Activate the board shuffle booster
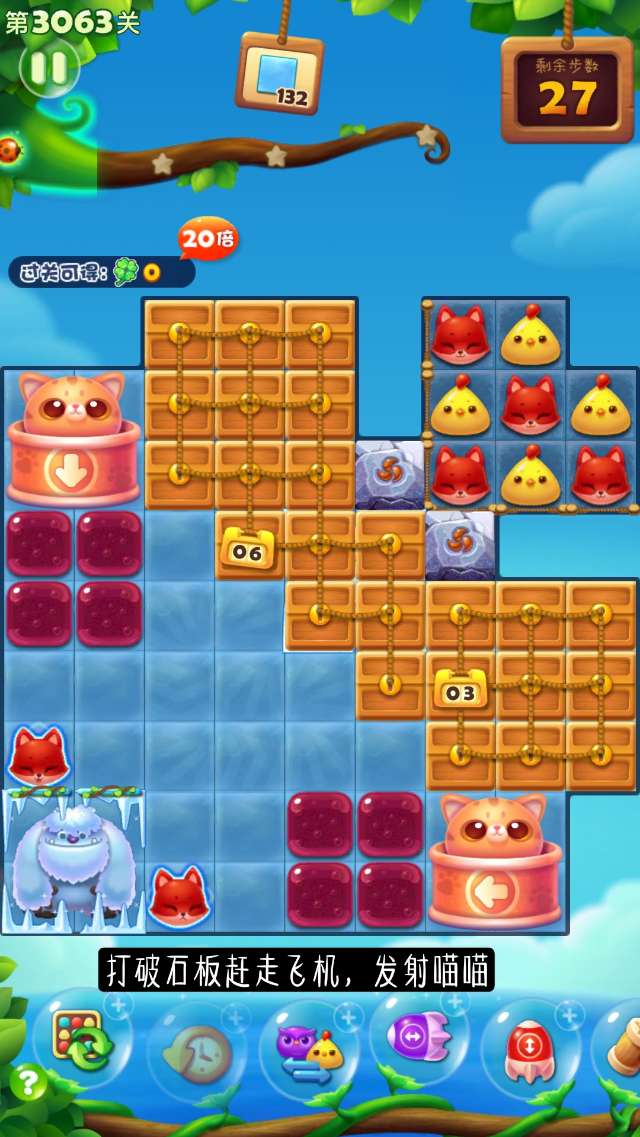This screenshot has width=640, height=1137. tap(82, 1038)
